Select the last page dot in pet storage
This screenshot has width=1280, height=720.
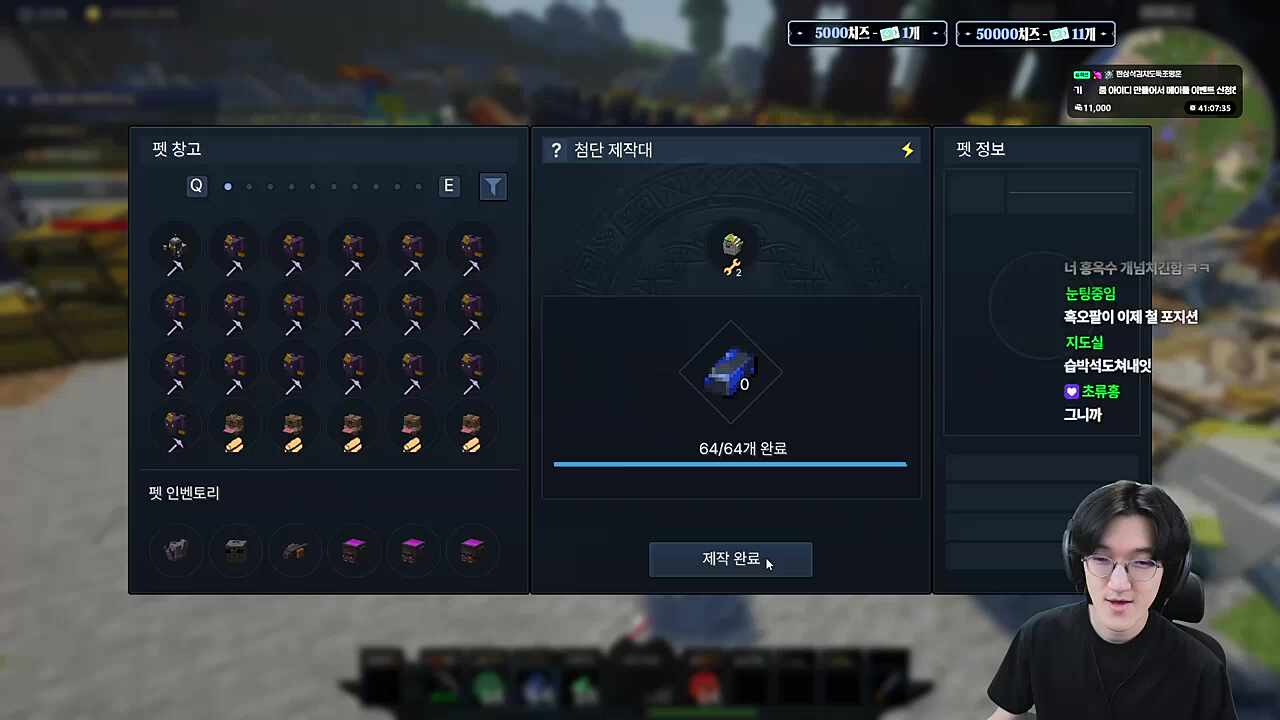point(417,186)
